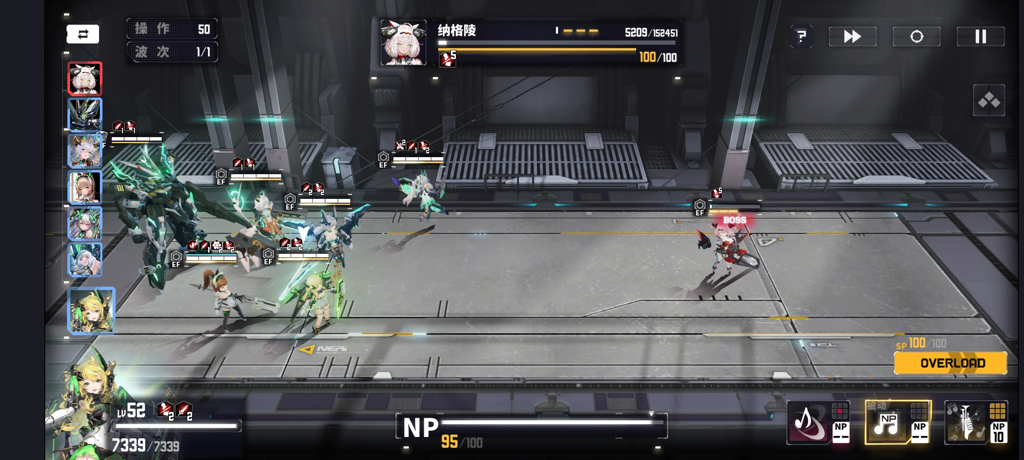The width and height of the screenshot is (1024, 460).
Task: Select the red-framed boss portrait in turn order
Action: tap(84, 78)
